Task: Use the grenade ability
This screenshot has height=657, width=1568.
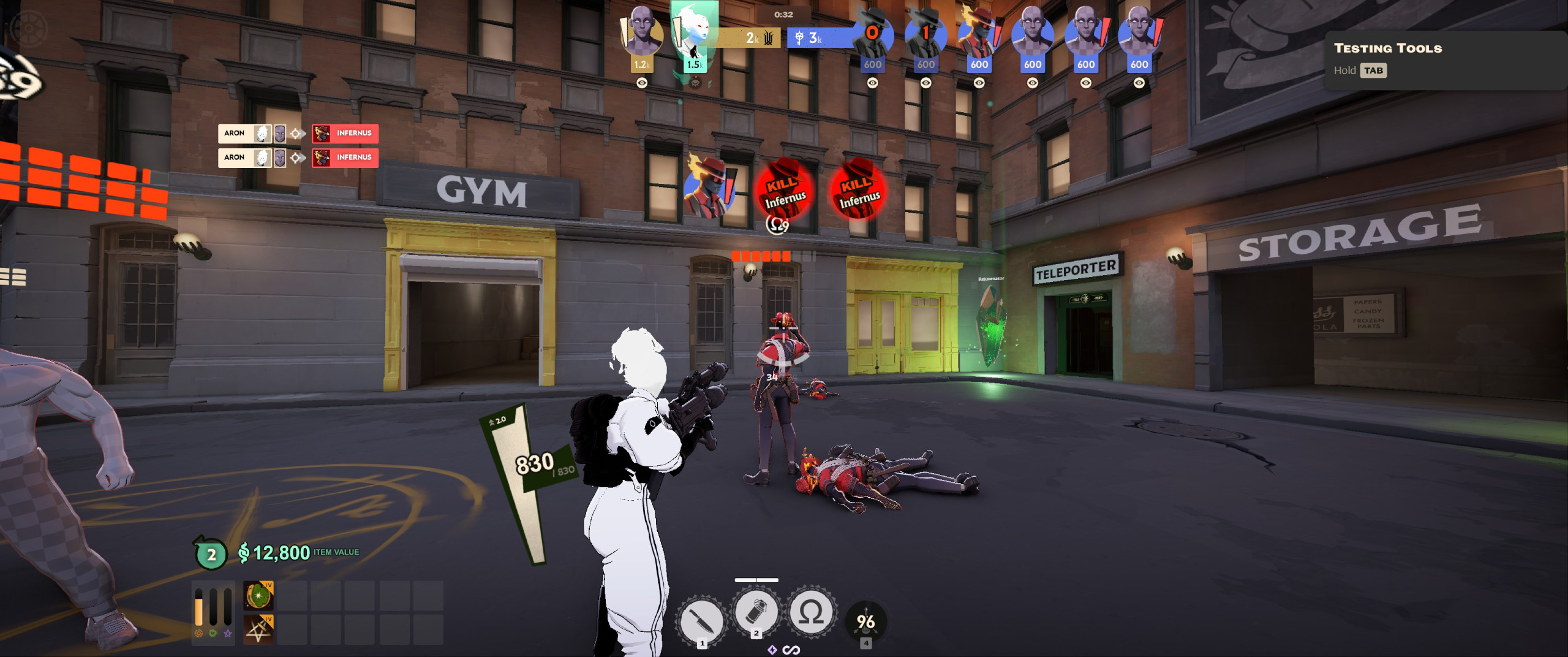Action: [756, 612]
